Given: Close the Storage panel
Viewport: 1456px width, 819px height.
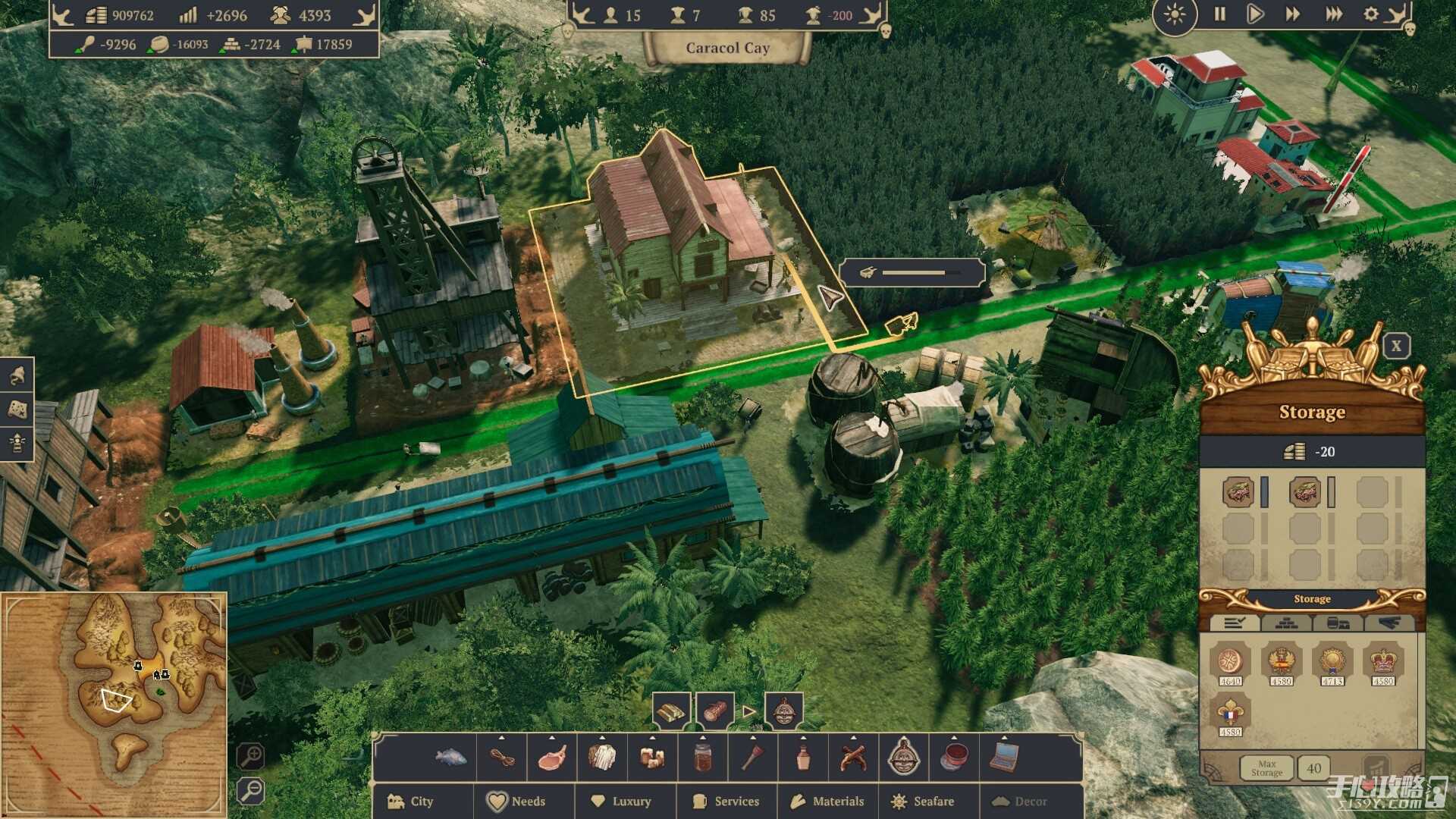Looking at the screenshot, I should coord(1396,347).
